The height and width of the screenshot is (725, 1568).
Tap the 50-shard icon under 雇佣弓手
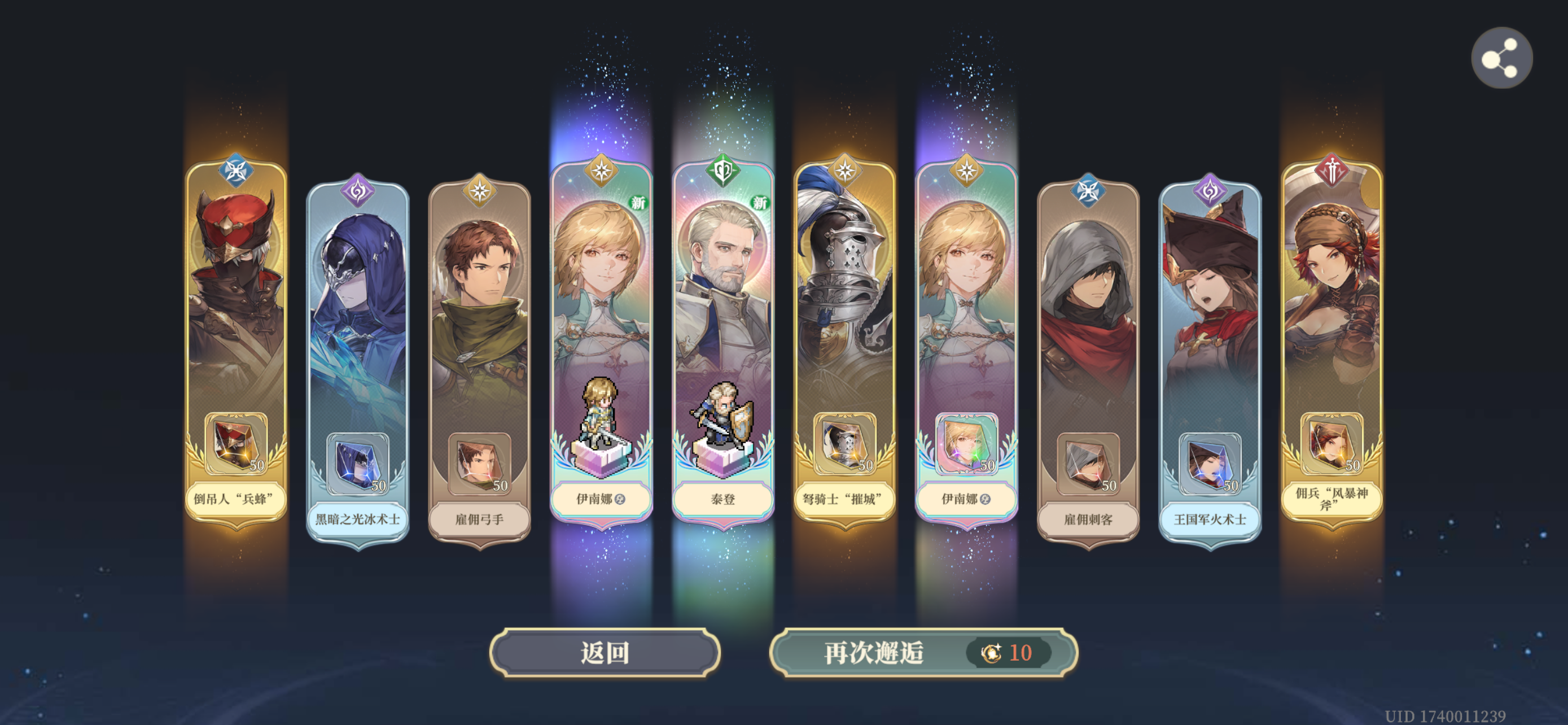point(480,466)
